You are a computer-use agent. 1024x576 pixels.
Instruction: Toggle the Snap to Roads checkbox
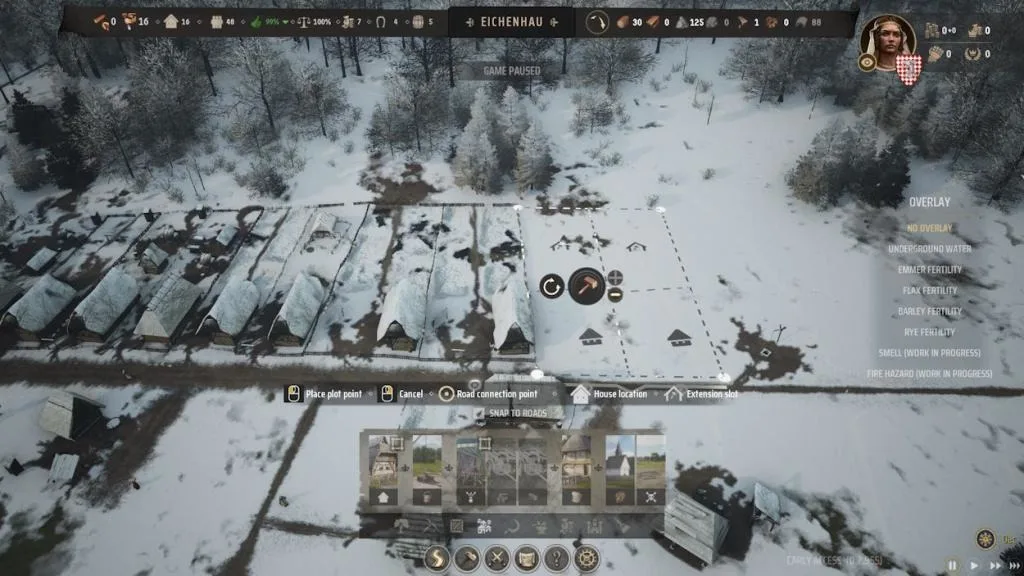tap(479, 414)
